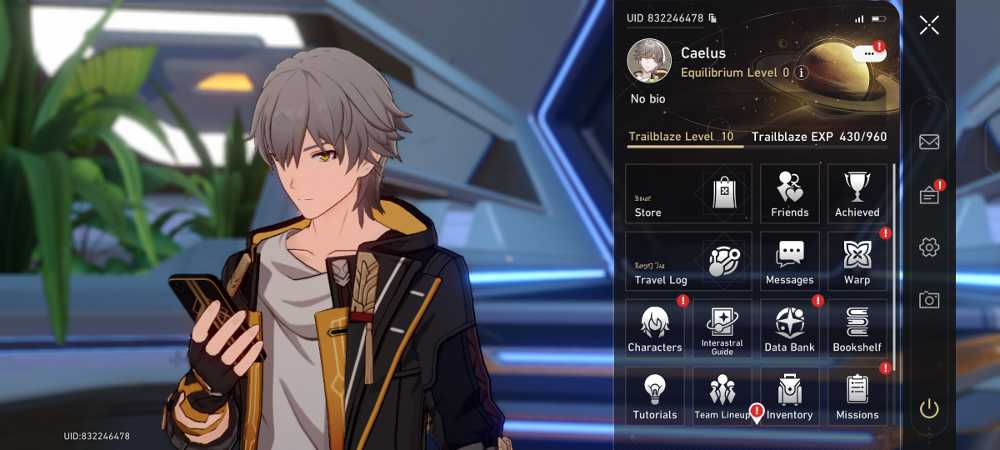Browse the Bookshelf
This screenshot has height=450, width=1000.
857,328
